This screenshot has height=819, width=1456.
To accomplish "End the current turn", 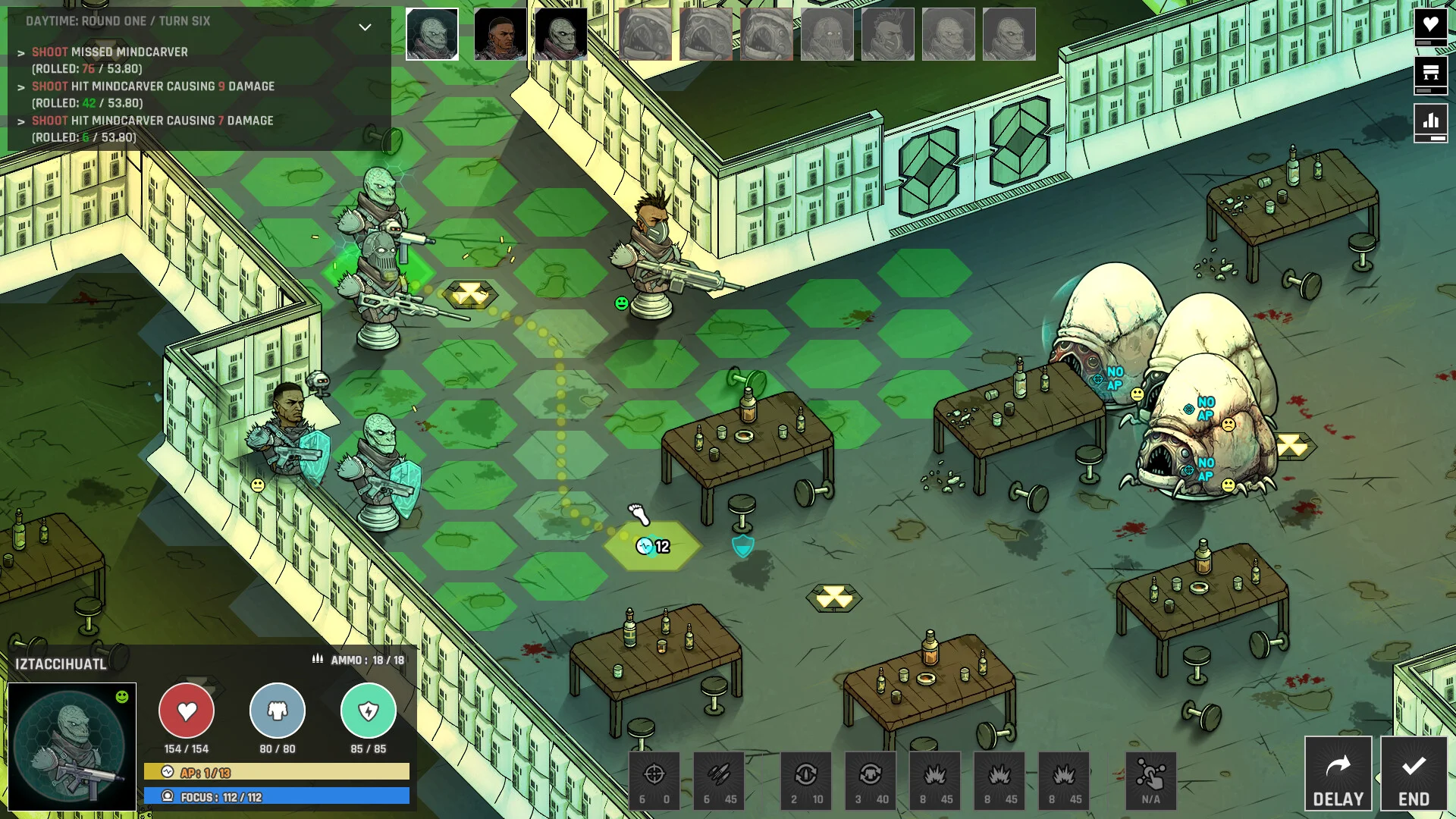I will tap(1414, 773).
